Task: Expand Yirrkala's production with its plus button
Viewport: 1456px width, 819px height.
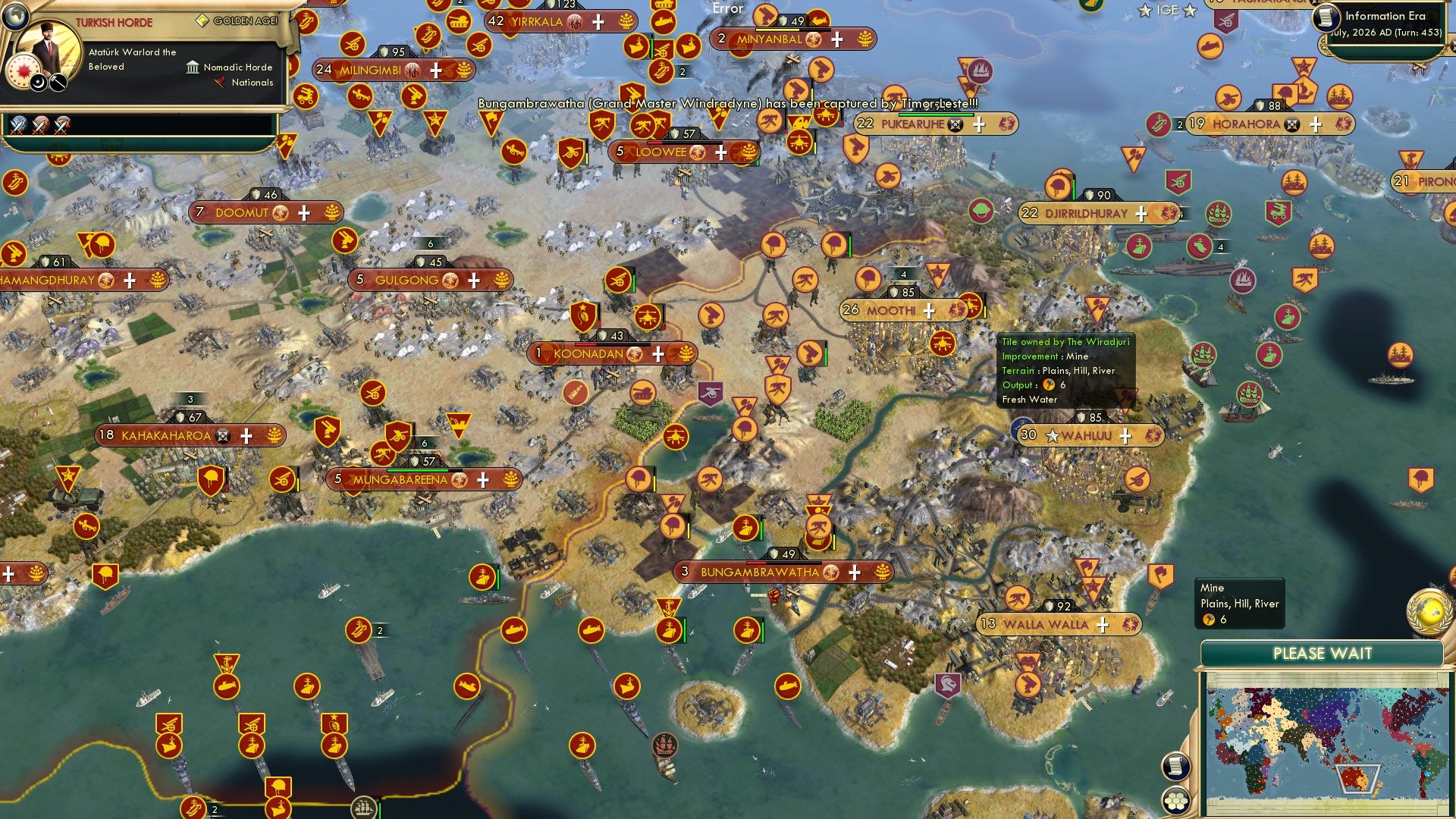Action: [598, 23]
